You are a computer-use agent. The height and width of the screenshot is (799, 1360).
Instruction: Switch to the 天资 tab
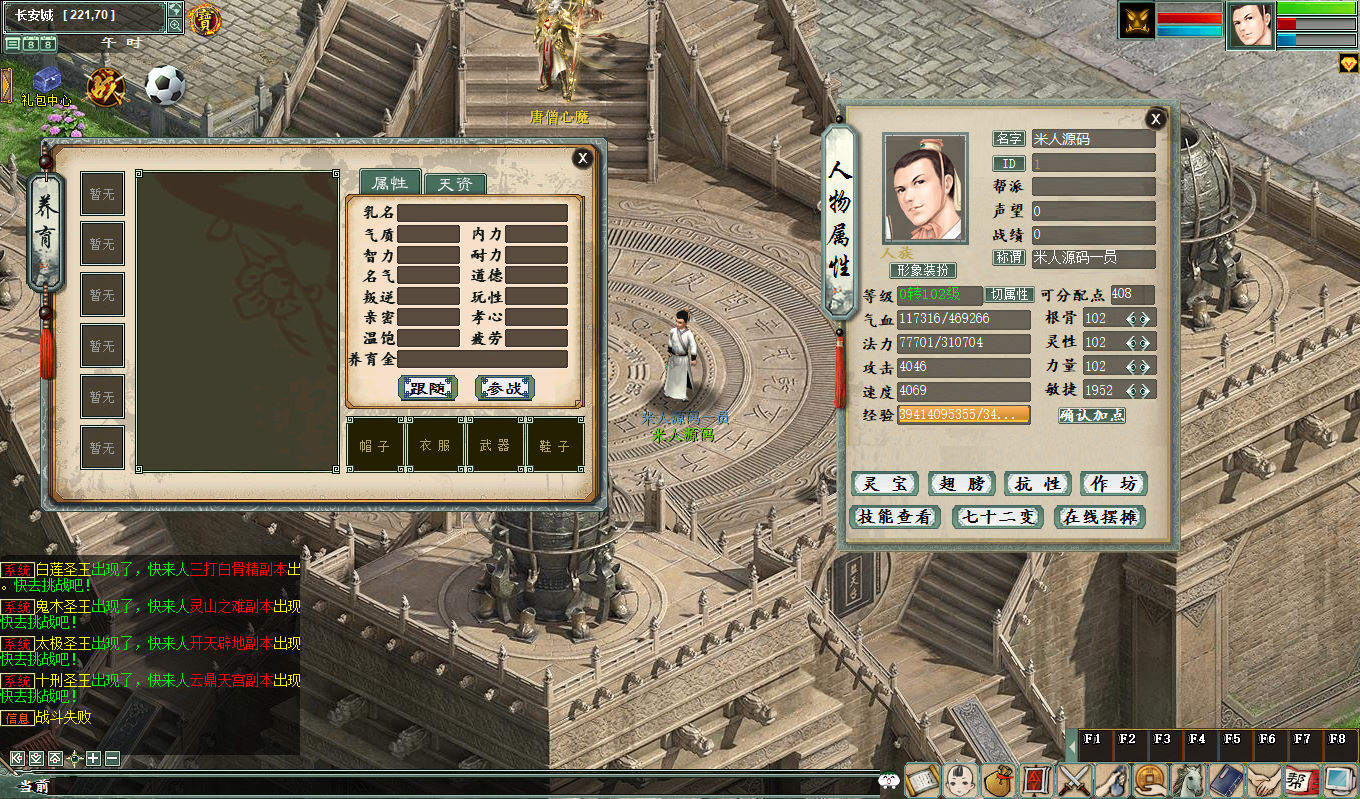(454, 184)
